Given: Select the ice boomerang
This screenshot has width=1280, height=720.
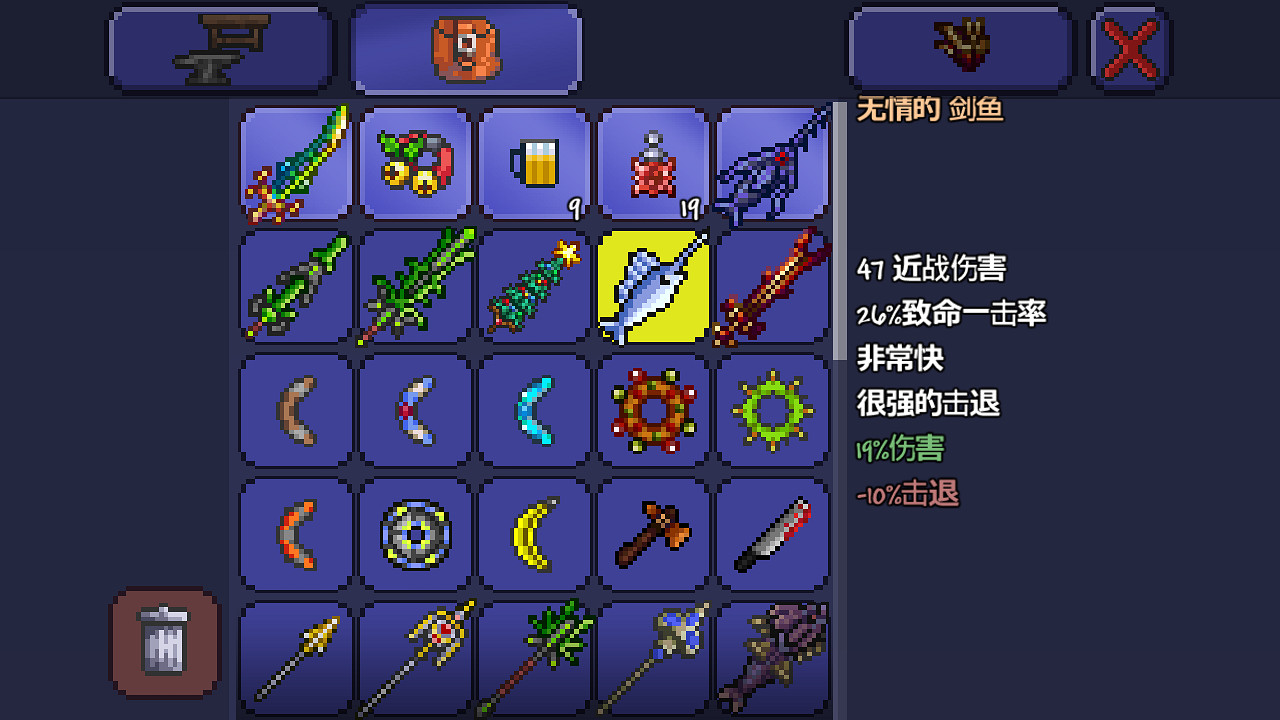Looking at the screenshot, I should (x=534, y=410).
